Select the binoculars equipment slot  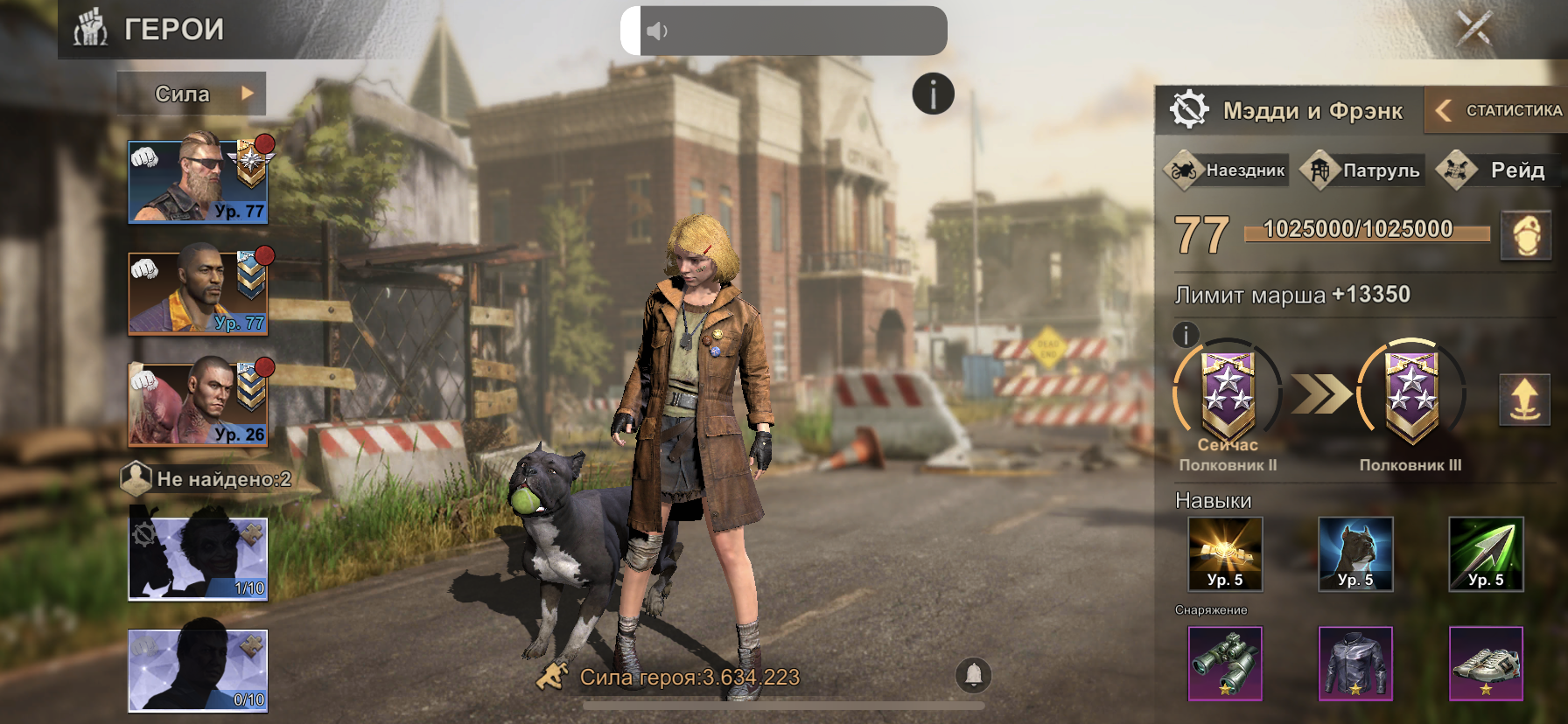pyautogui.click(x=1225, y=664)
